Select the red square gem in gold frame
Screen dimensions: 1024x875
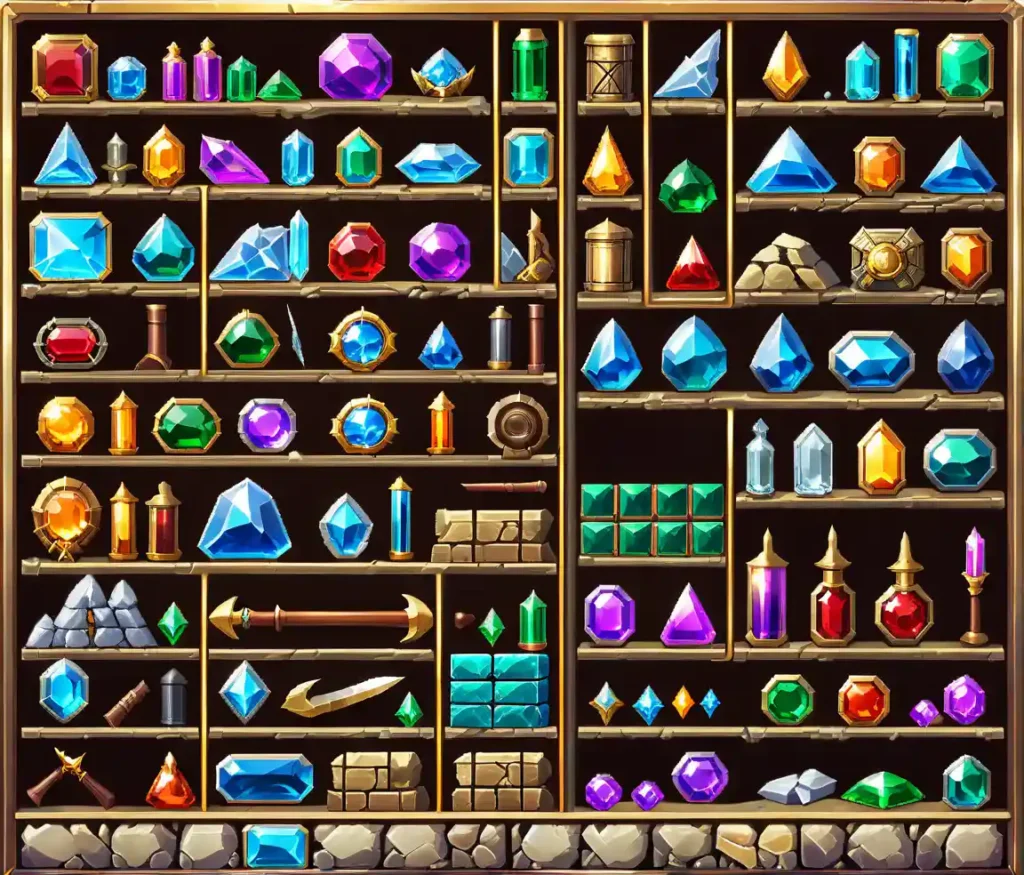coord(65,67)
